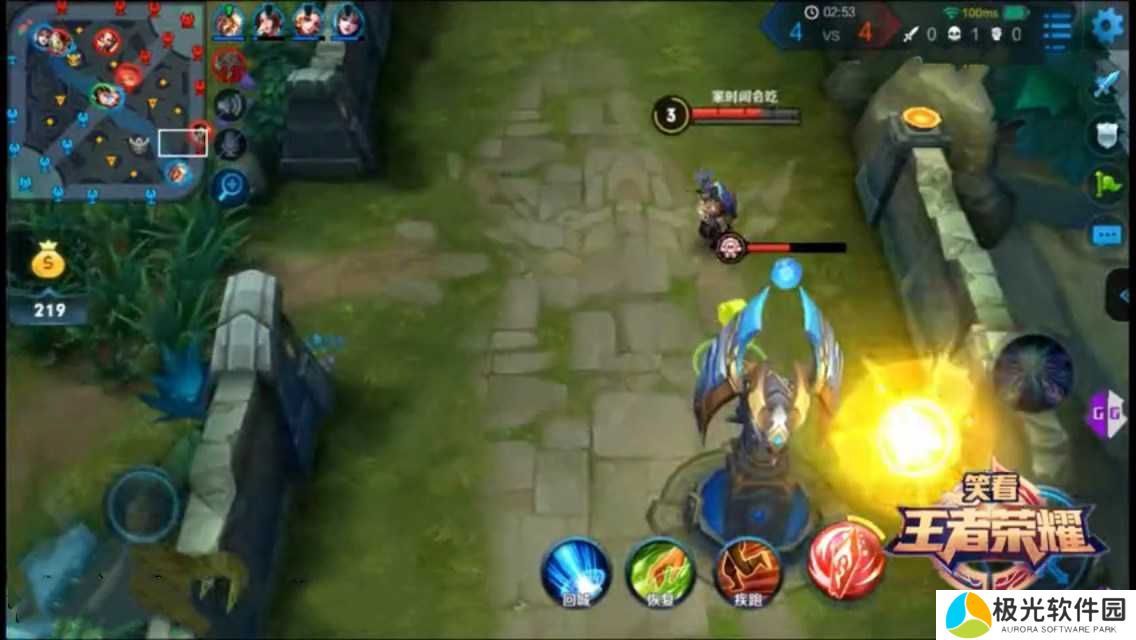The width and height of the screenshot is (1136, 640).
Task: Click the minimap
Action: [106, 100]
